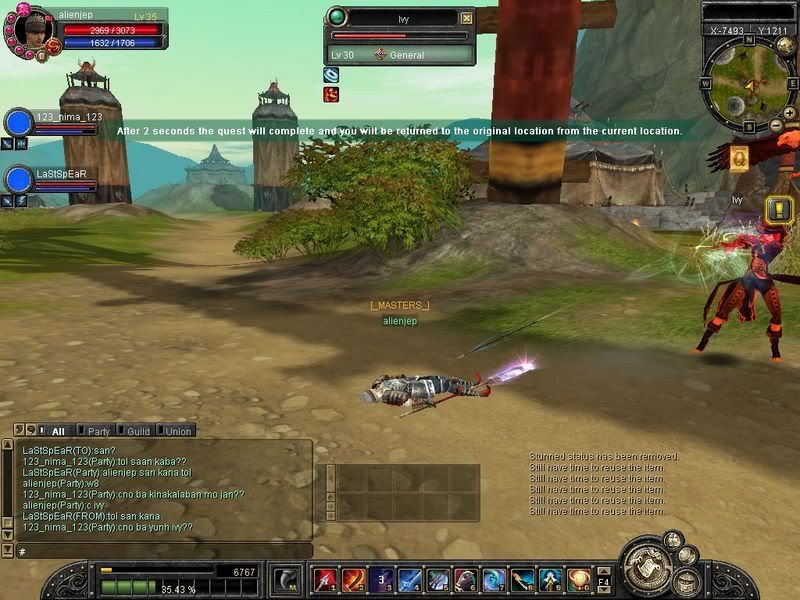
Task: Open the yellow exclamation alert icon
Action: point(779,209)
